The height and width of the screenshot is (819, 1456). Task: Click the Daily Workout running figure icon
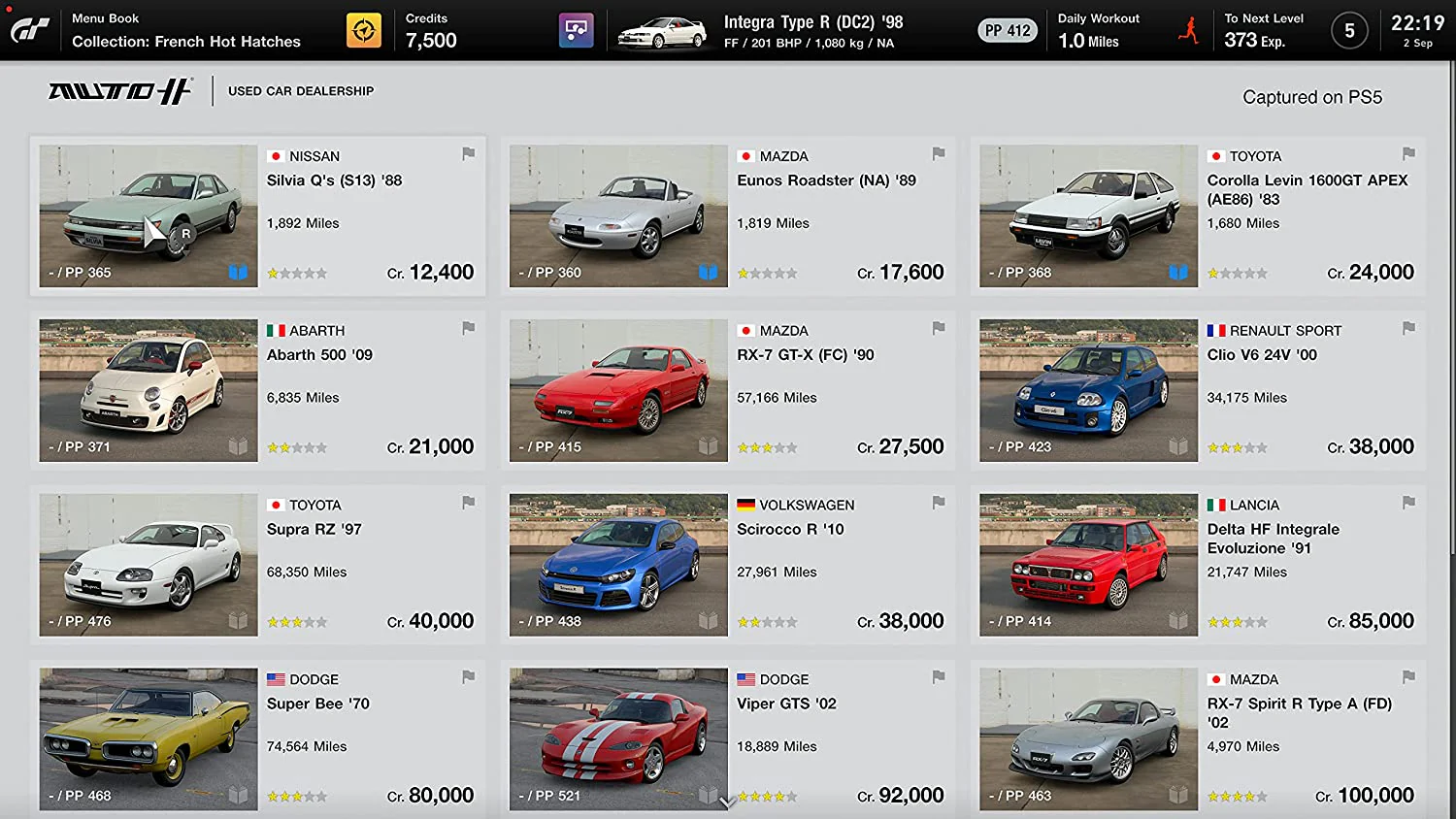(1188, 29)
